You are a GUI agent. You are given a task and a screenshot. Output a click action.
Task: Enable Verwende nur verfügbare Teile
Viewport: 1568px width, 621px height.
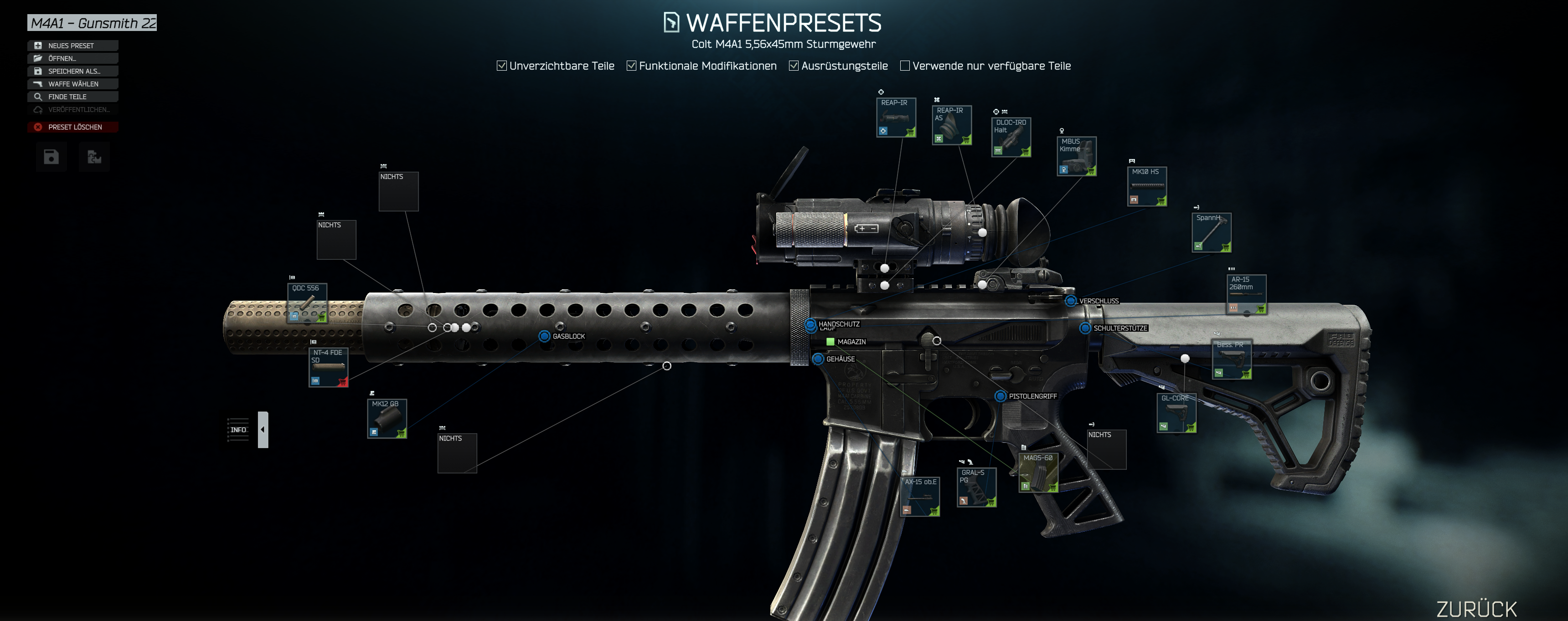pyautogui.click(x=905, y=66)
